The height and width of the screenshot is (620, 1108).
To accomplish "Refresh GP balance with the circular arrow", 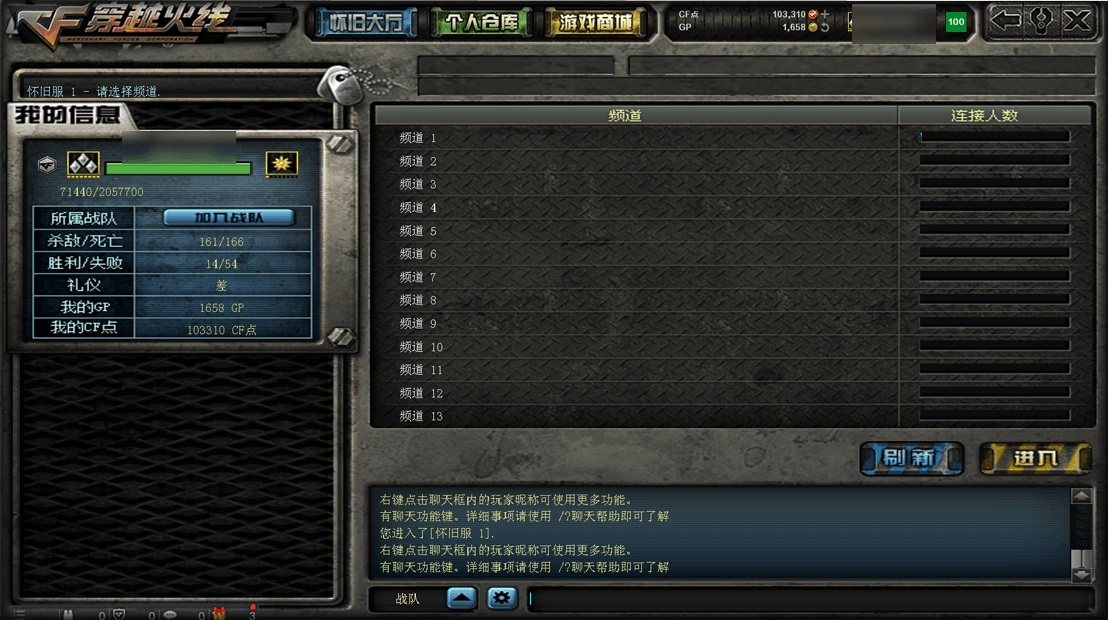I will tap(825, 28).
